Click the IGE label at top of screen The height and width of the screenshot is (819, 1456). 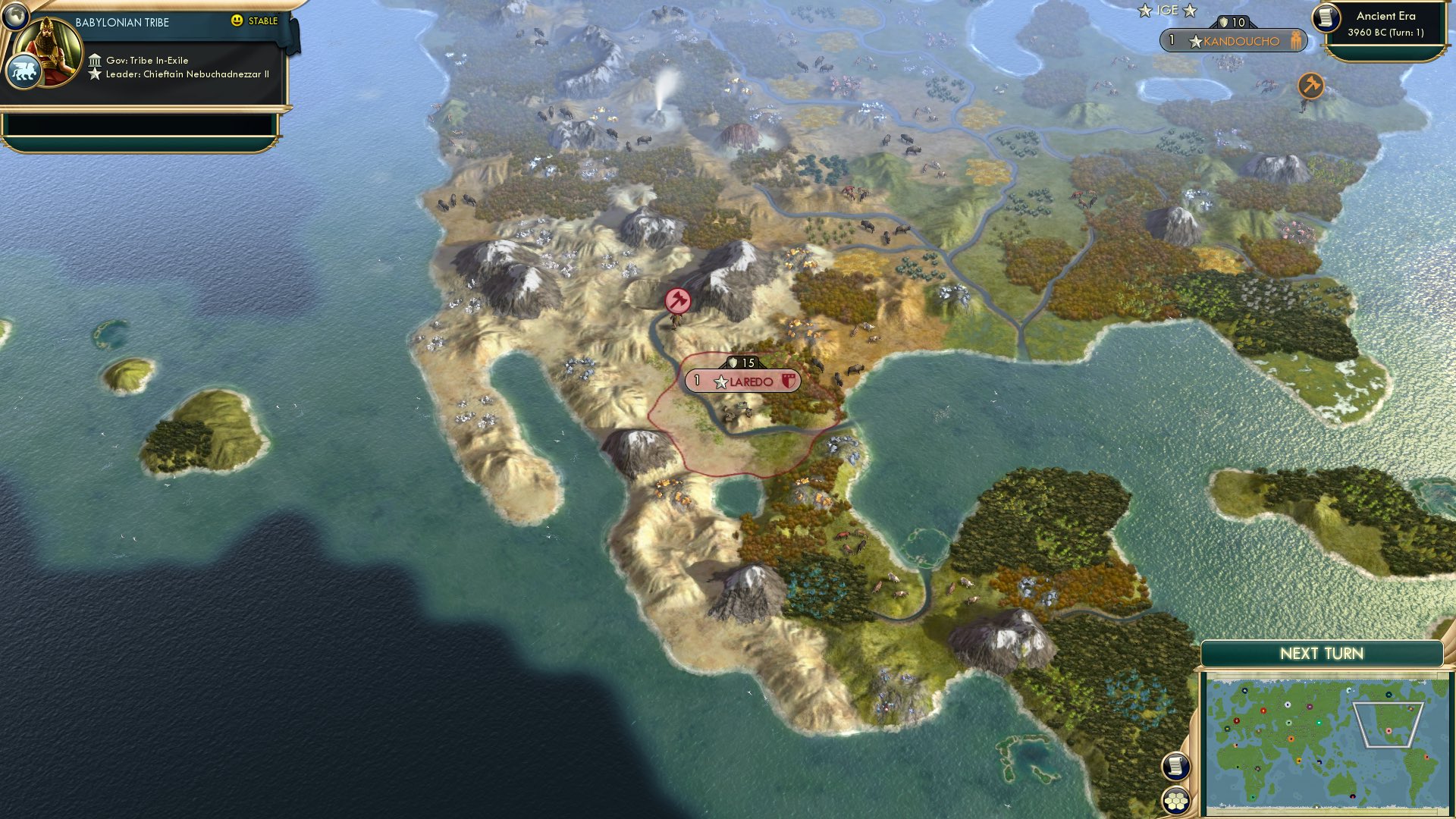coord(1166,10)
